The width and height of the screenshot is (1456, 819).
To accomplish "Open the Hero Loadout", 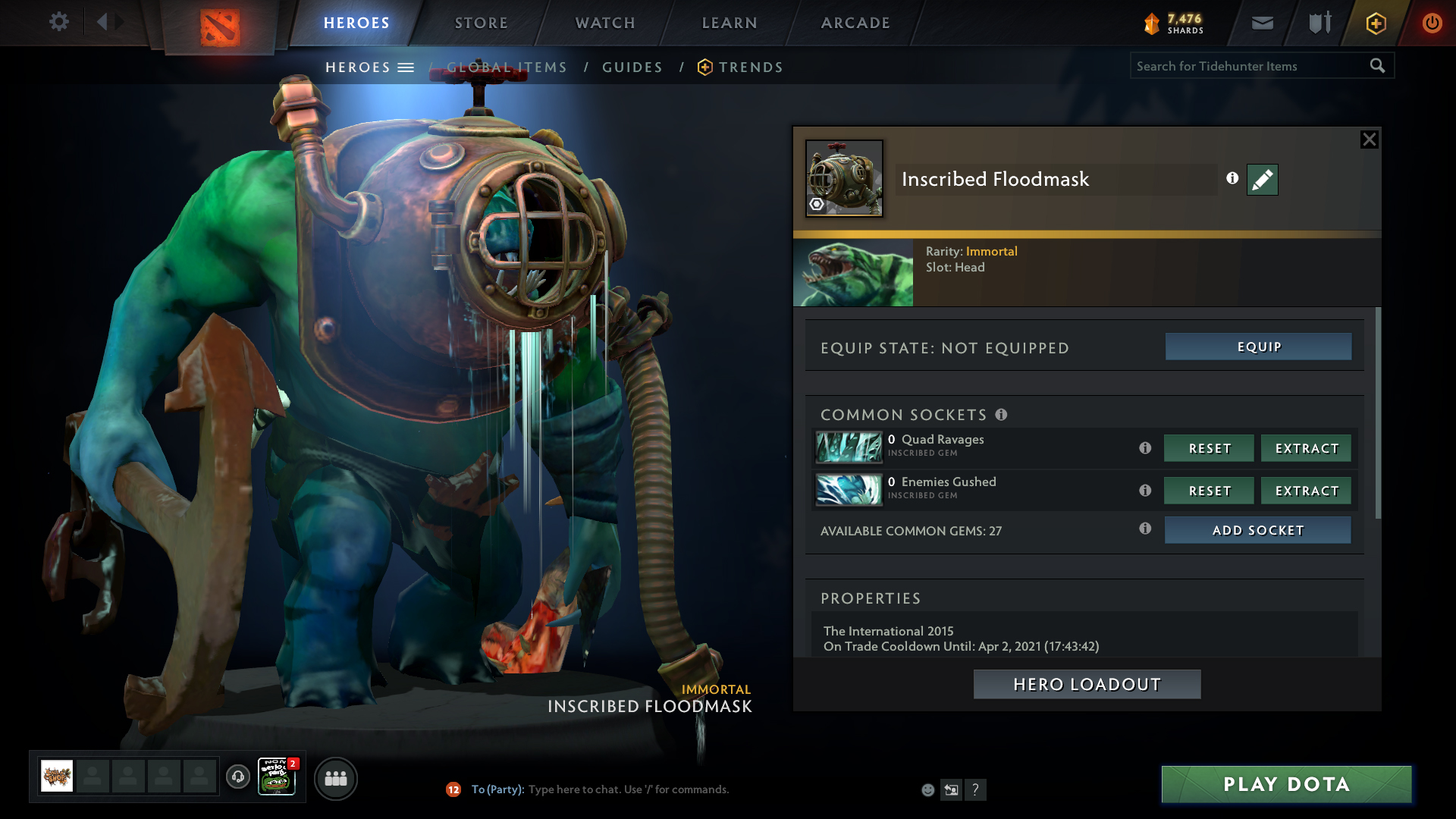I will pos(1087,684).
